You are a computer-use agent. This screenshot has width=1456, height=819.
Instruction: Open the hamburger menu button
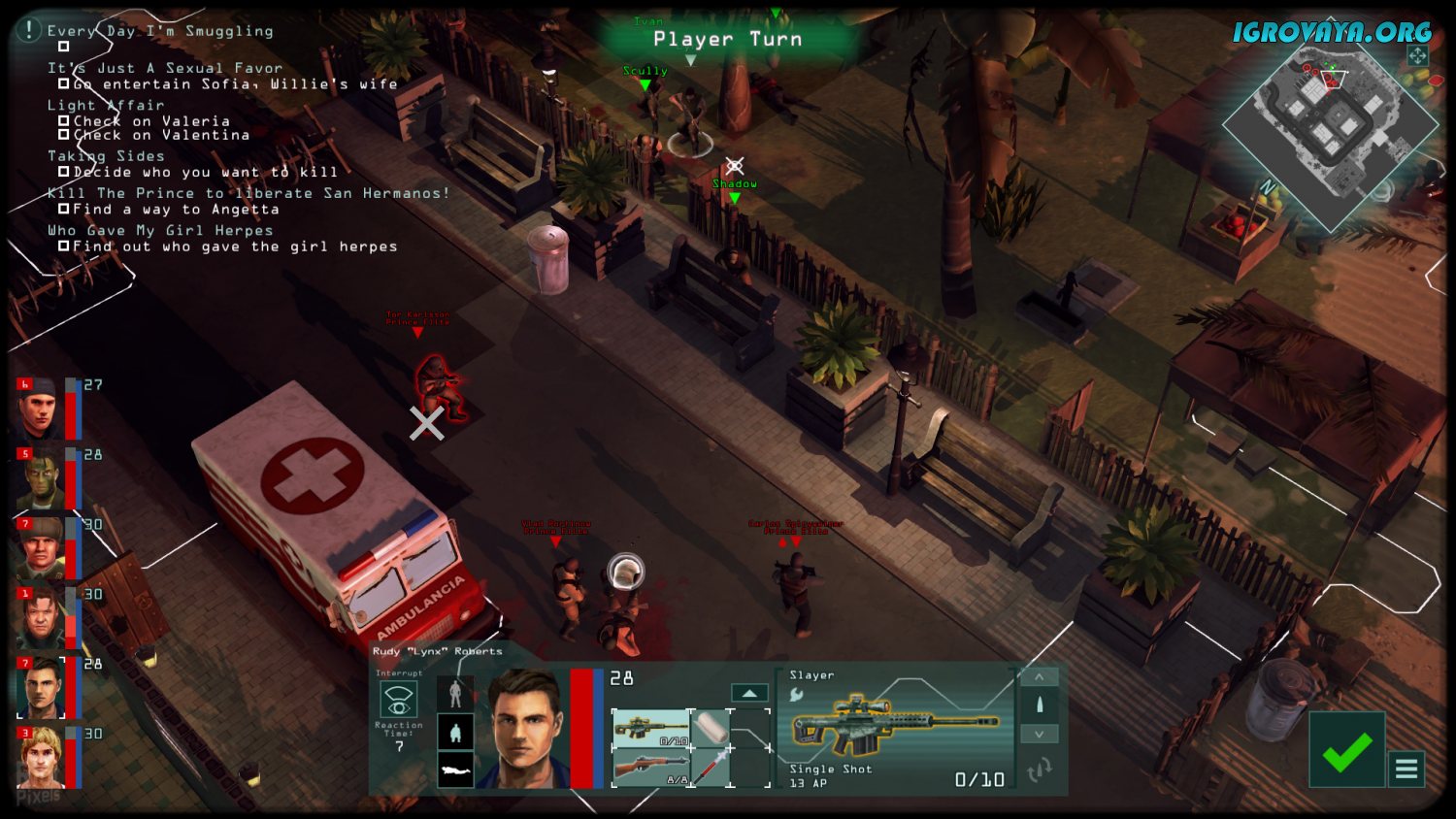1406,770
